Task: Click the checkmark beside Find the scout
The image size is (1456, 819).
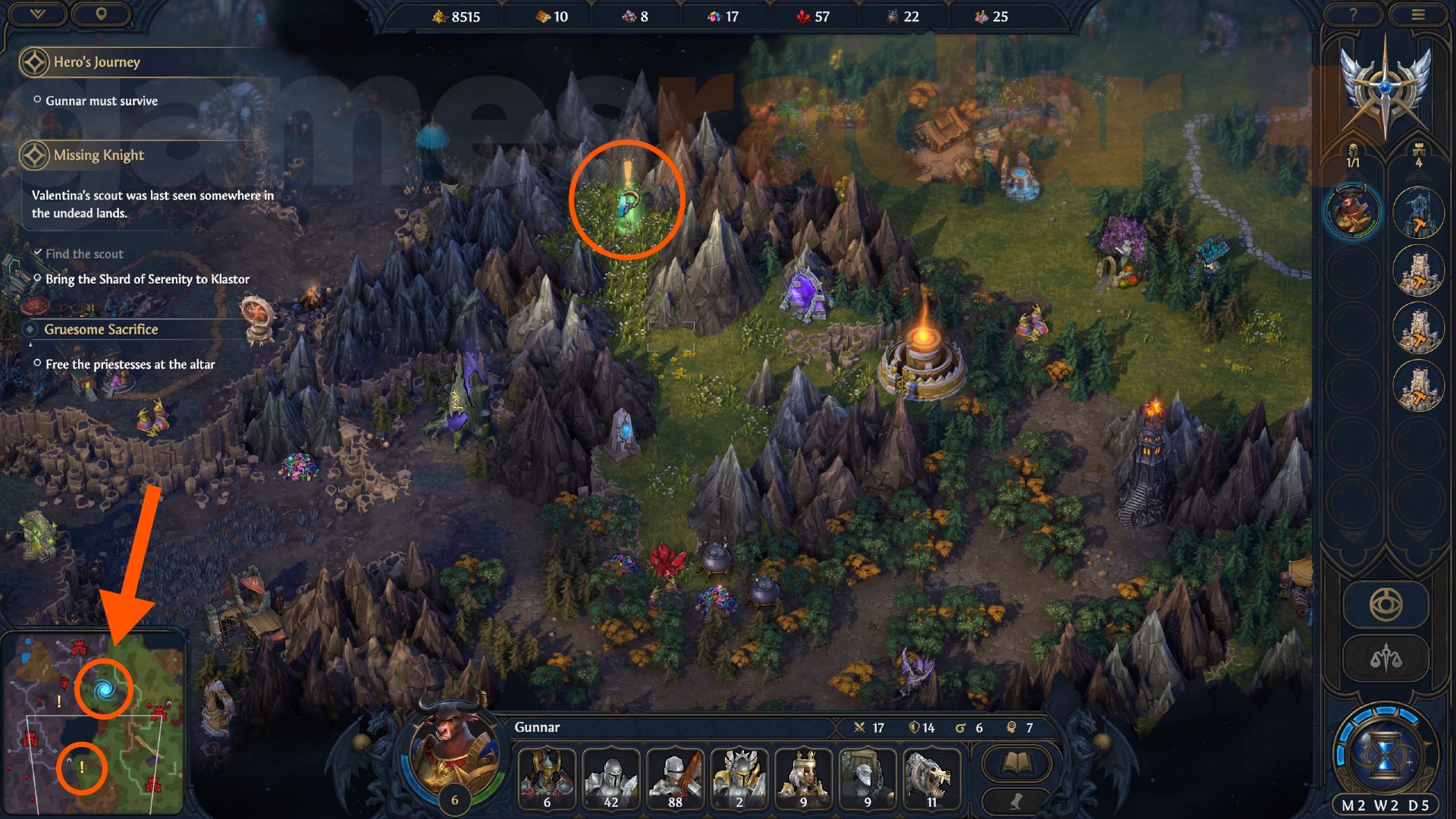Action: (x=39, y=252)
